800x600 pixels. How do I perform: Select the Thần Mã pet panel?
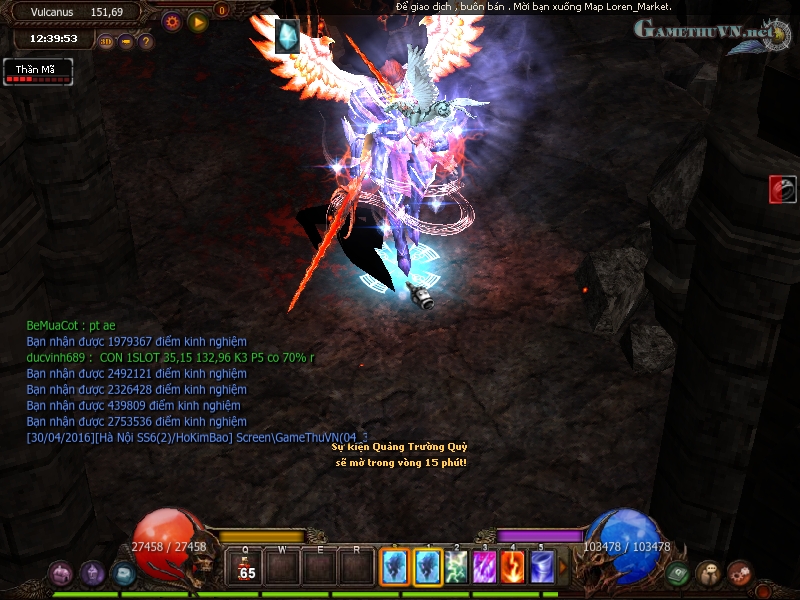point(38,72)
